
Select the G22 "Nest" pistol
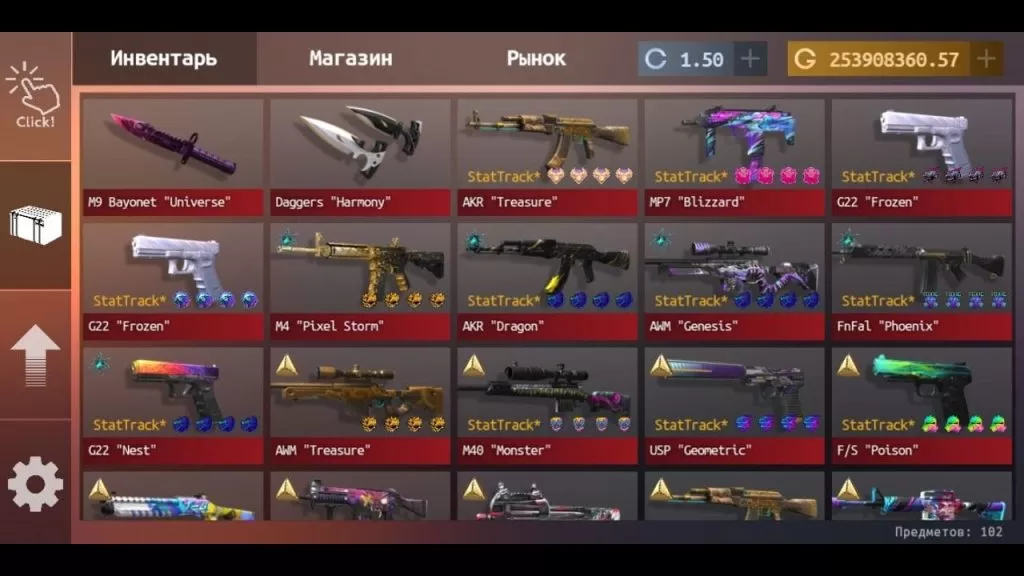(x=173, y=405)
